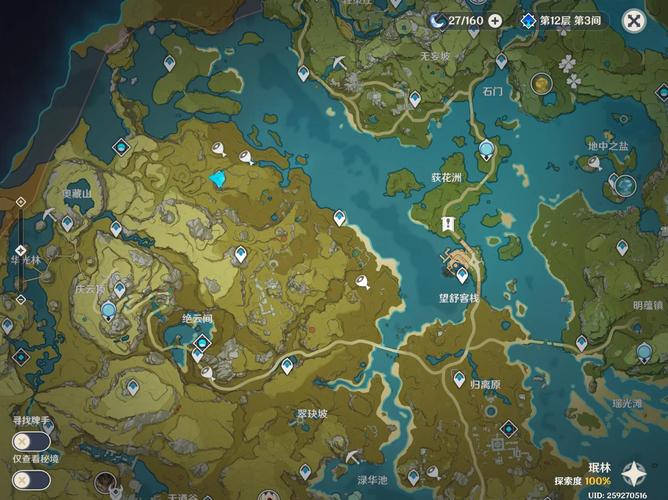Viewport: 668px width, 500px height.
Task: Zoom out with the slider's minus button
Action: pyautogui.click(x=20, y=298)
